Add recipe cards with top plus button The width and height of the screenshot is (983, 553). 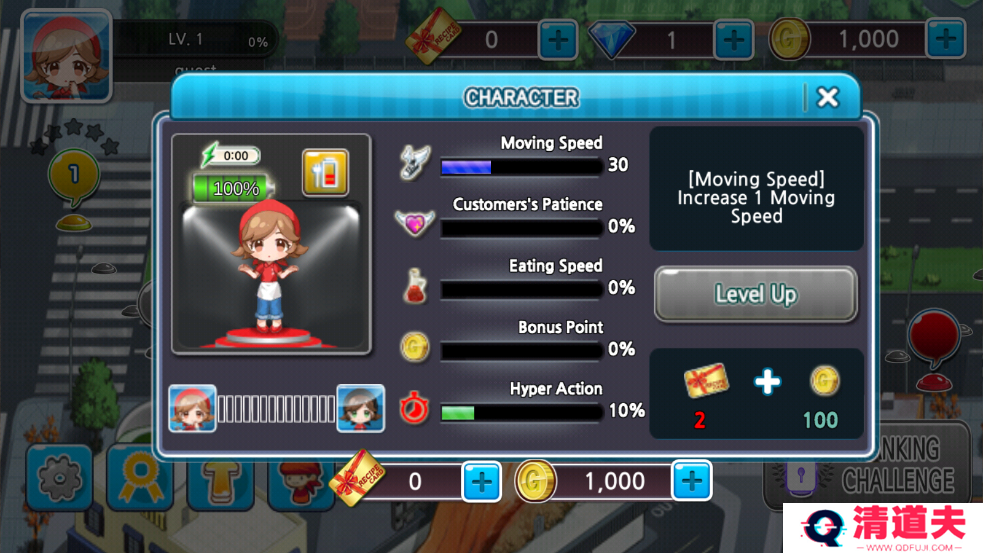[557, 40]
